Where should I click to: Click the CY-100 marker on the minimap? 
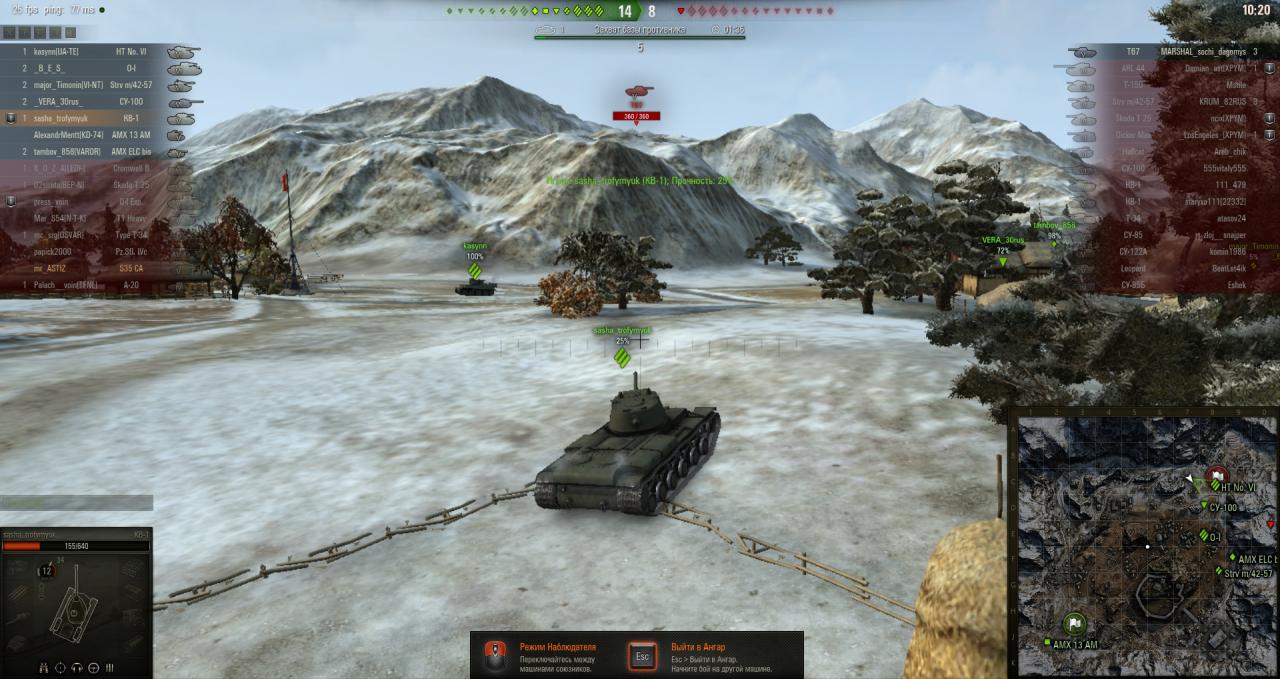coord(1205,507)
